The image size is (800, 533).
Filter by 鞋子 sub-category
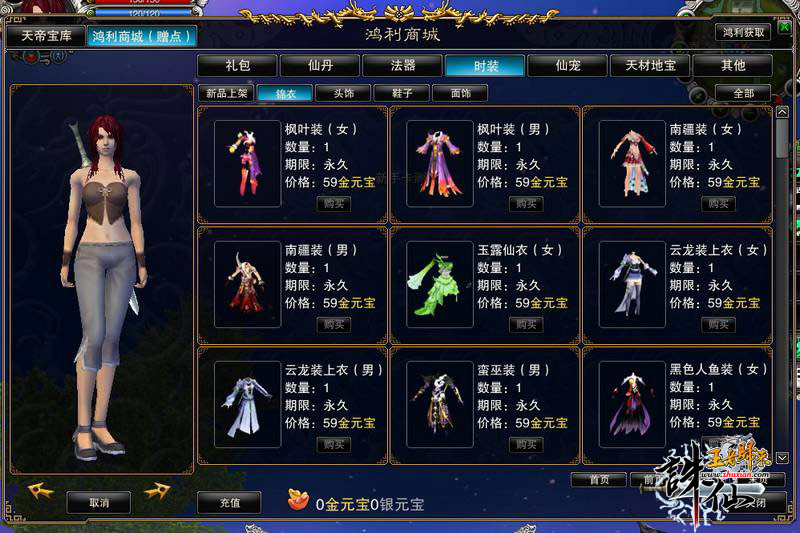click(x=401, y=93)
